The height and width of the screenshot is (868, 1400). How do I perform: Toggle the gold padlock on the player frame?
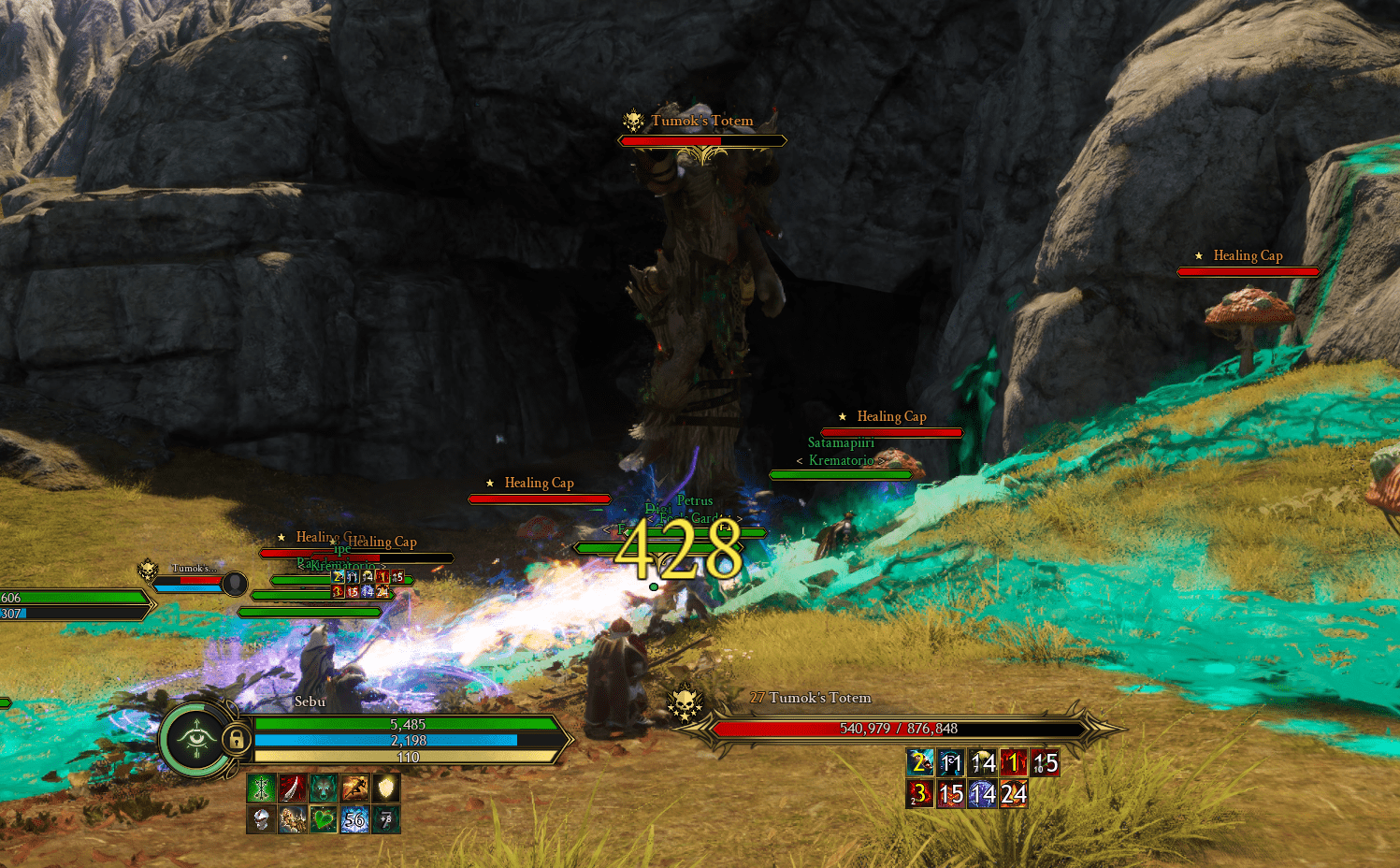236,741
